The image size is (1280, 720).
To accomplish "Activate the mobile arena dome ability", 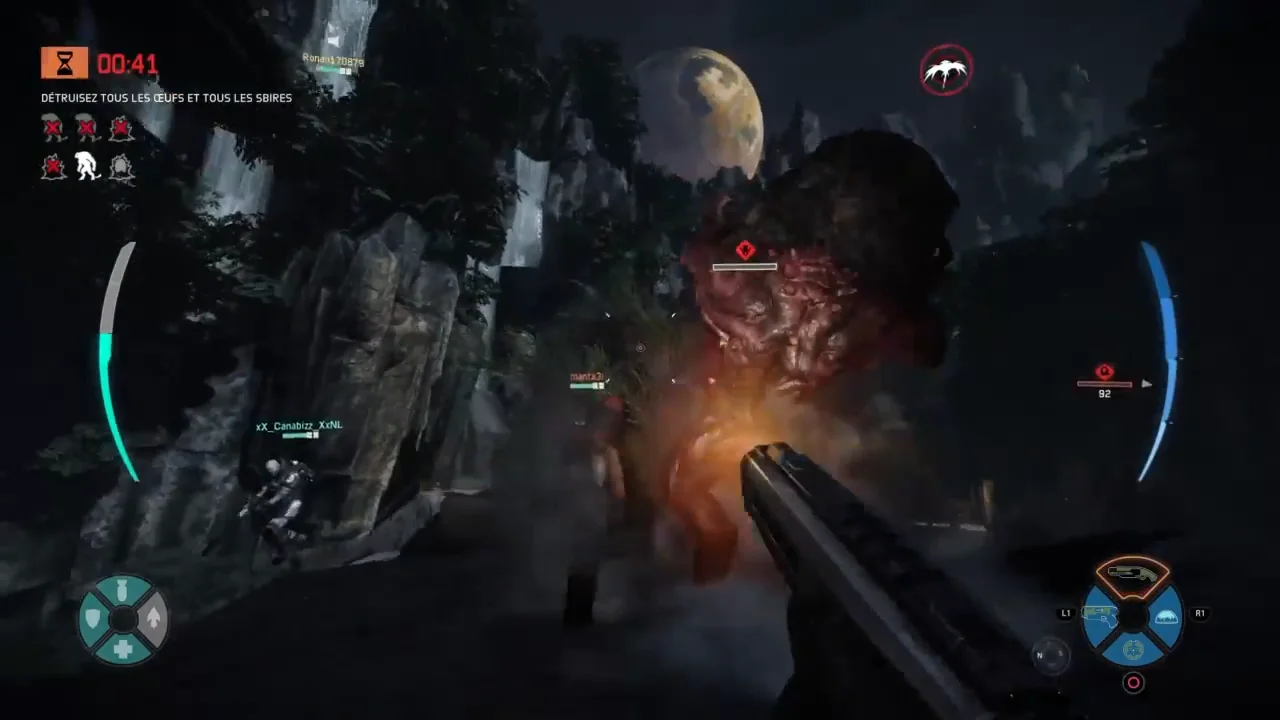I will (x=1165, y=617).
